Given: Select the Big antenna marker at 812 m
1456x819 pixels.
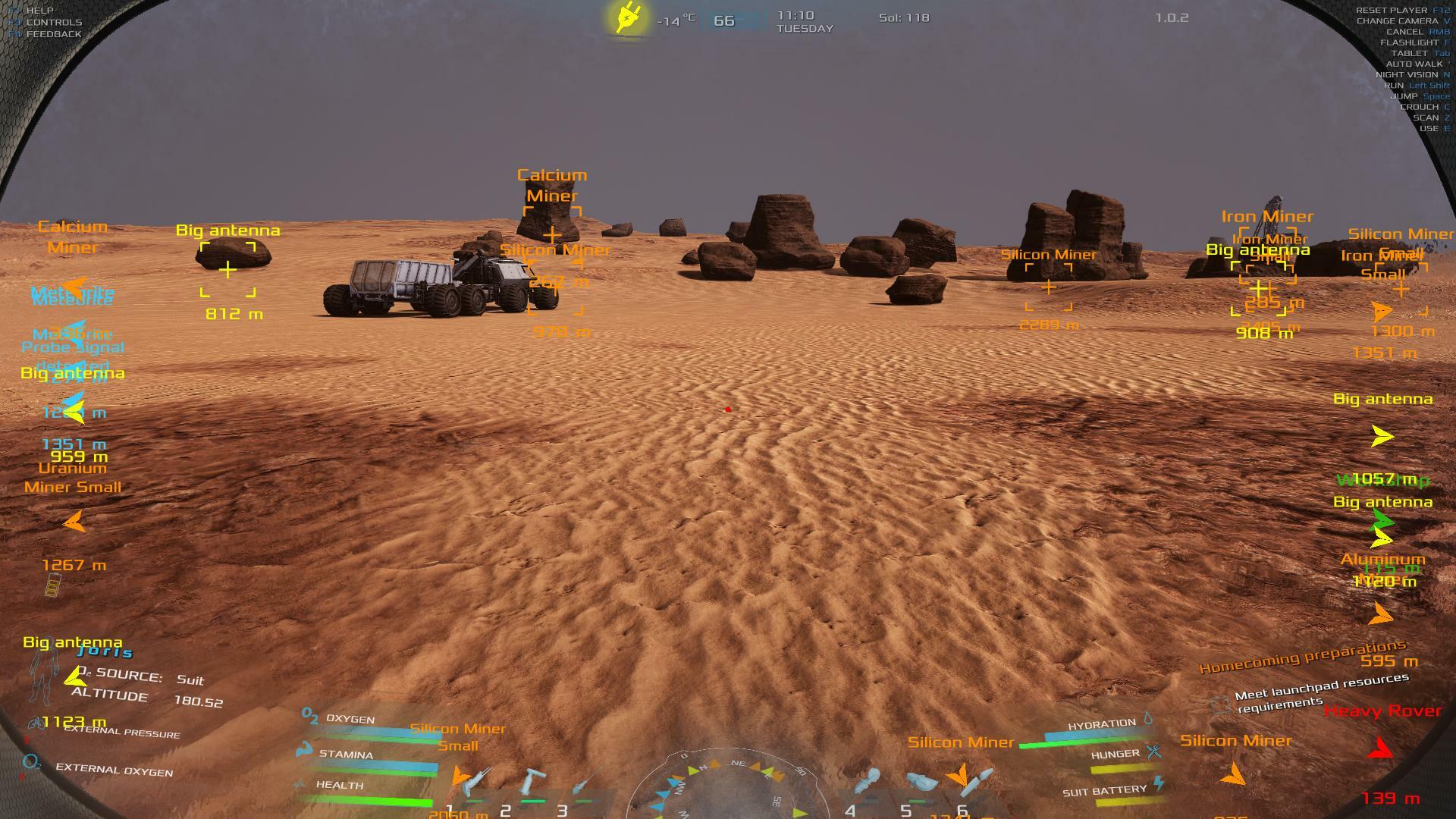Looking at the screenshot, I should (227, 269).
